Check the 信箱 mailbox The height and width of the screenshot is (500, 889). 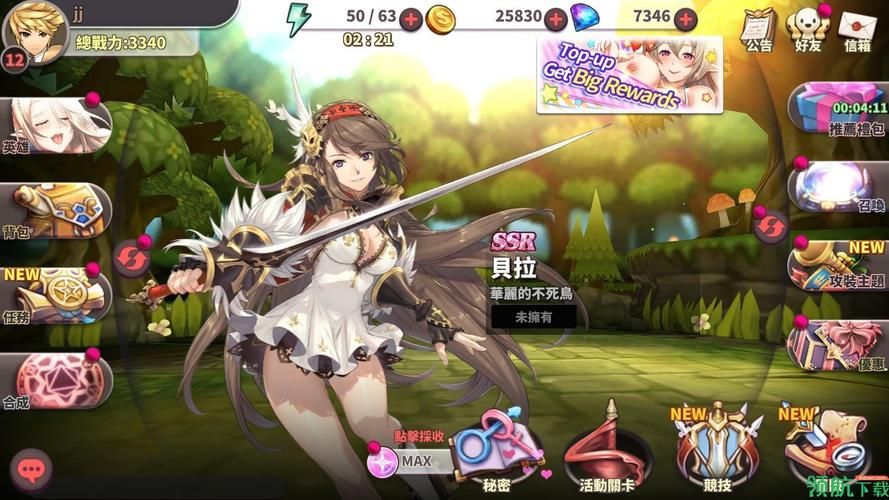[858, 28]
